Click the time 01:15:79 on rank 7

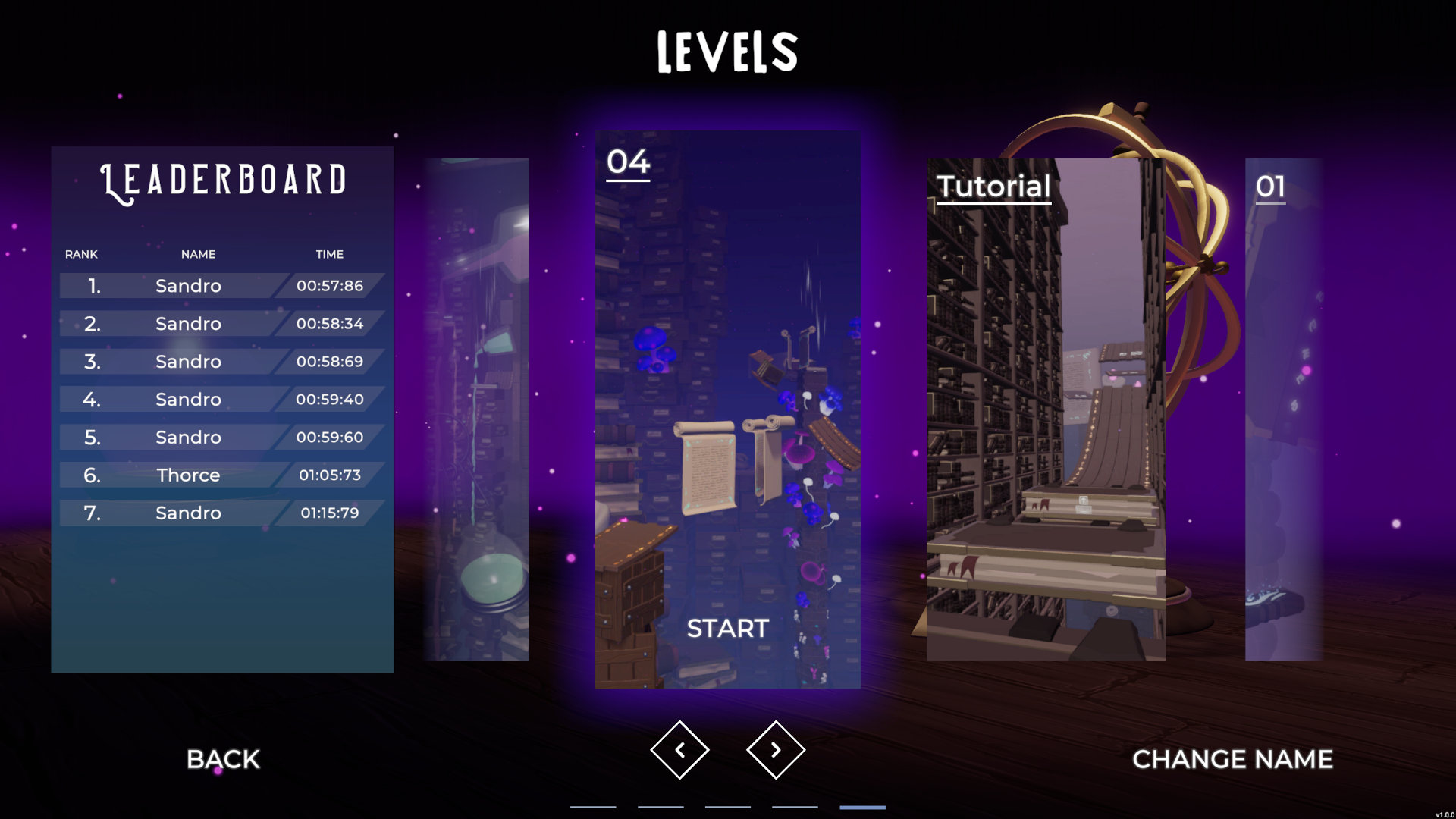pos(331,513)
